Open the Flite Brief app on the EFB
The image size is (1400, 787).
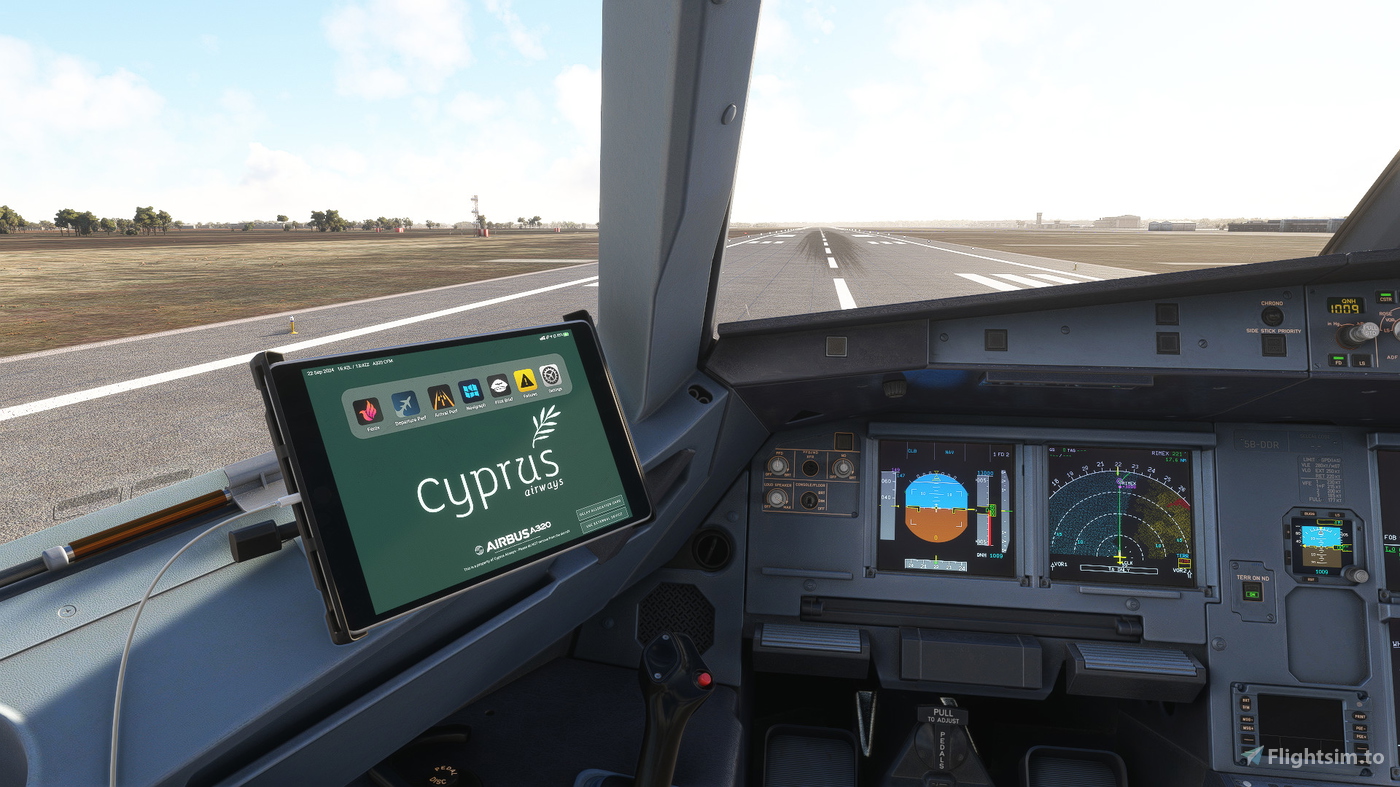[x=498, y=385]
